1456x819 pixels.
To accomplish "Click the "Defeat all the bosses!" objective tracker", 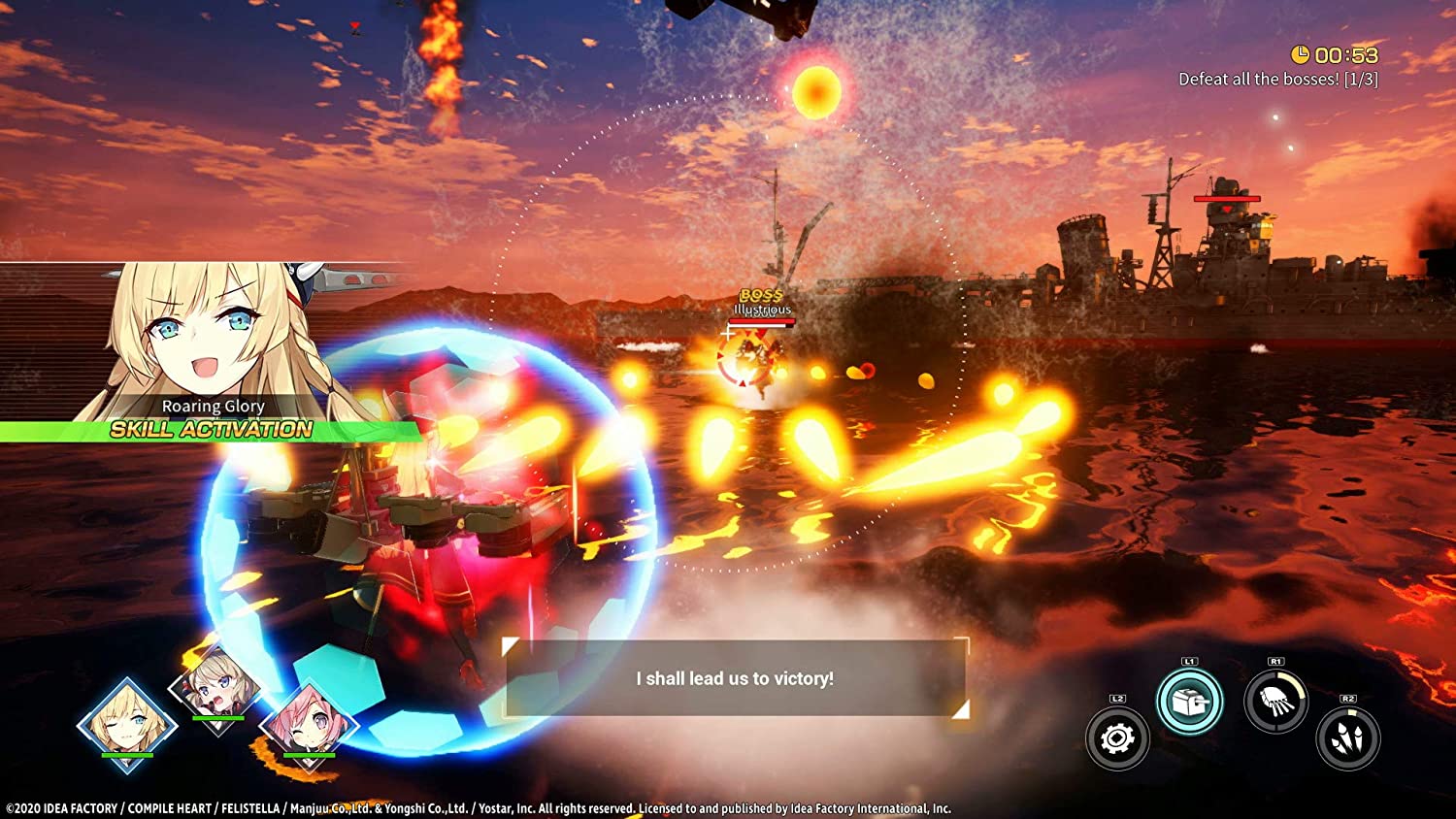I will [1277, 80].
